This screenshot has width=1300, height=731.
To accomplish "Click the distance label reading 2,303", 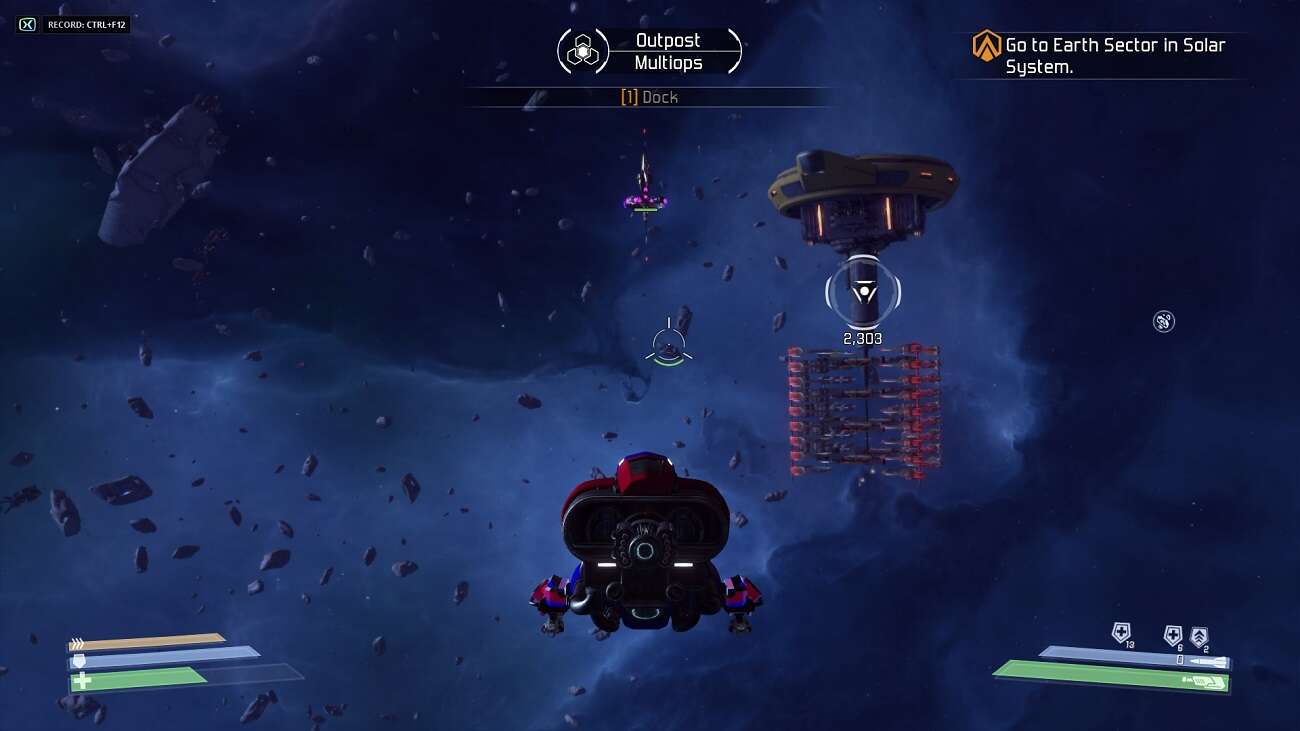I will pyautogui.click(x=862, y=338).
